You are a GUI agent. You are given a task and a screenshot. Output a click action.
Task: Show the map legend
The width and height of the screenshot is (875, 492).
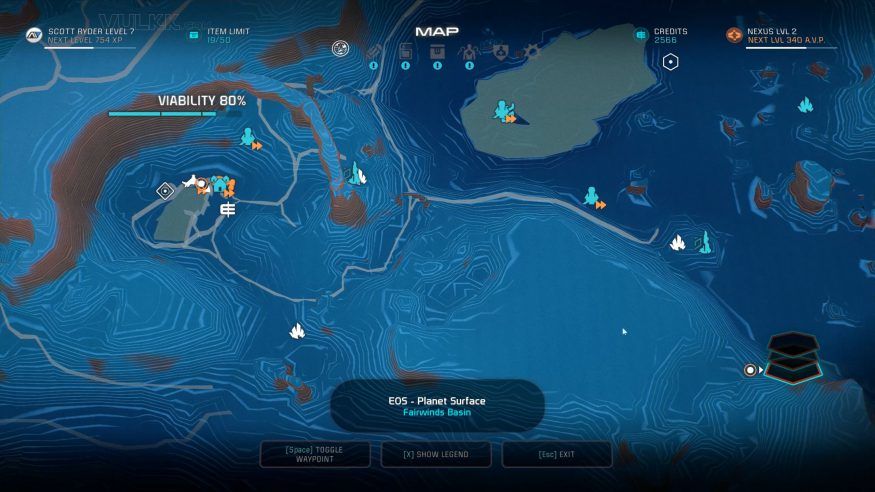coord(436,454)
